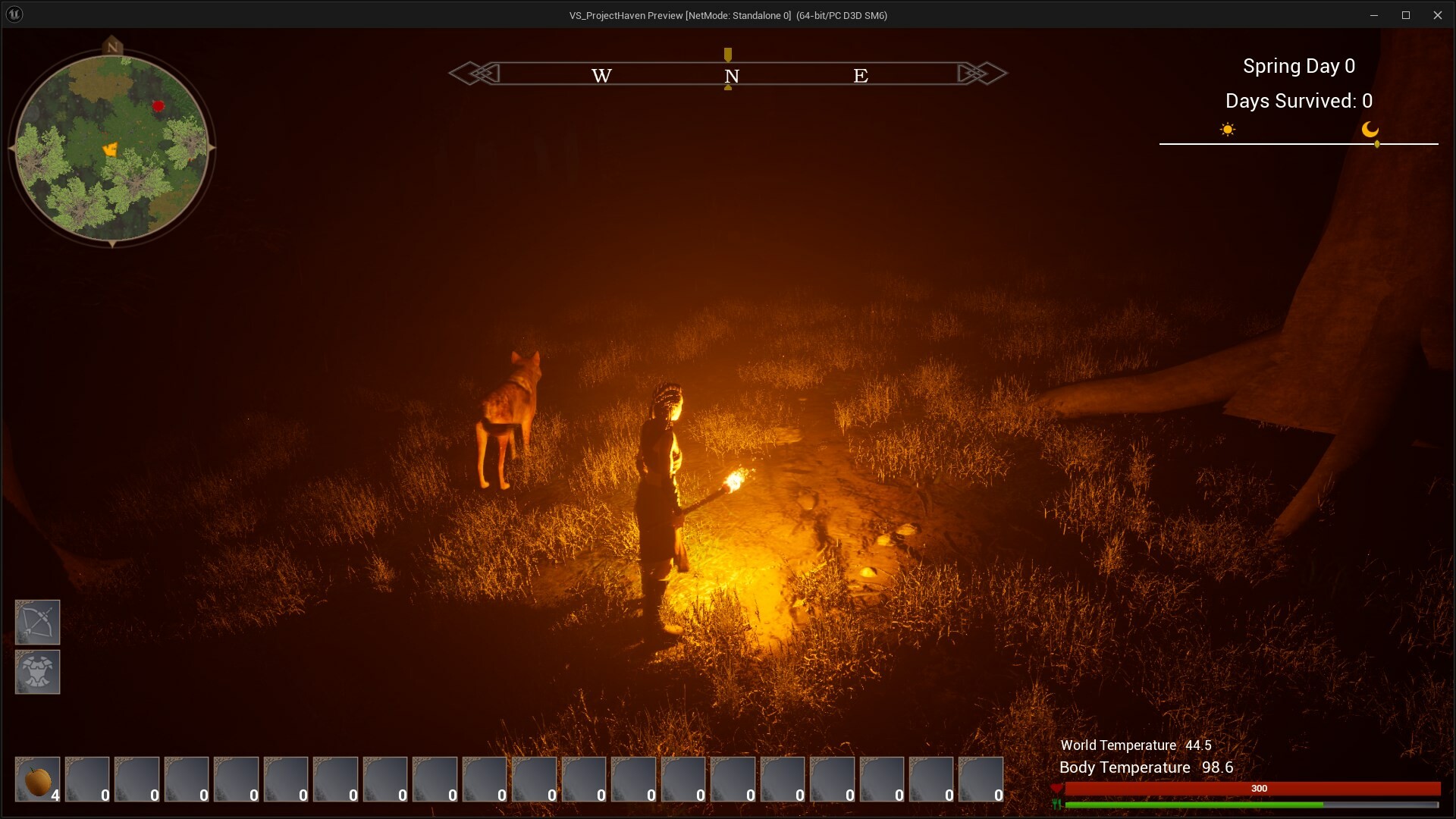
Task: Select the bow weapon icon
Action: pyautogui.click(x=37, y=622)
